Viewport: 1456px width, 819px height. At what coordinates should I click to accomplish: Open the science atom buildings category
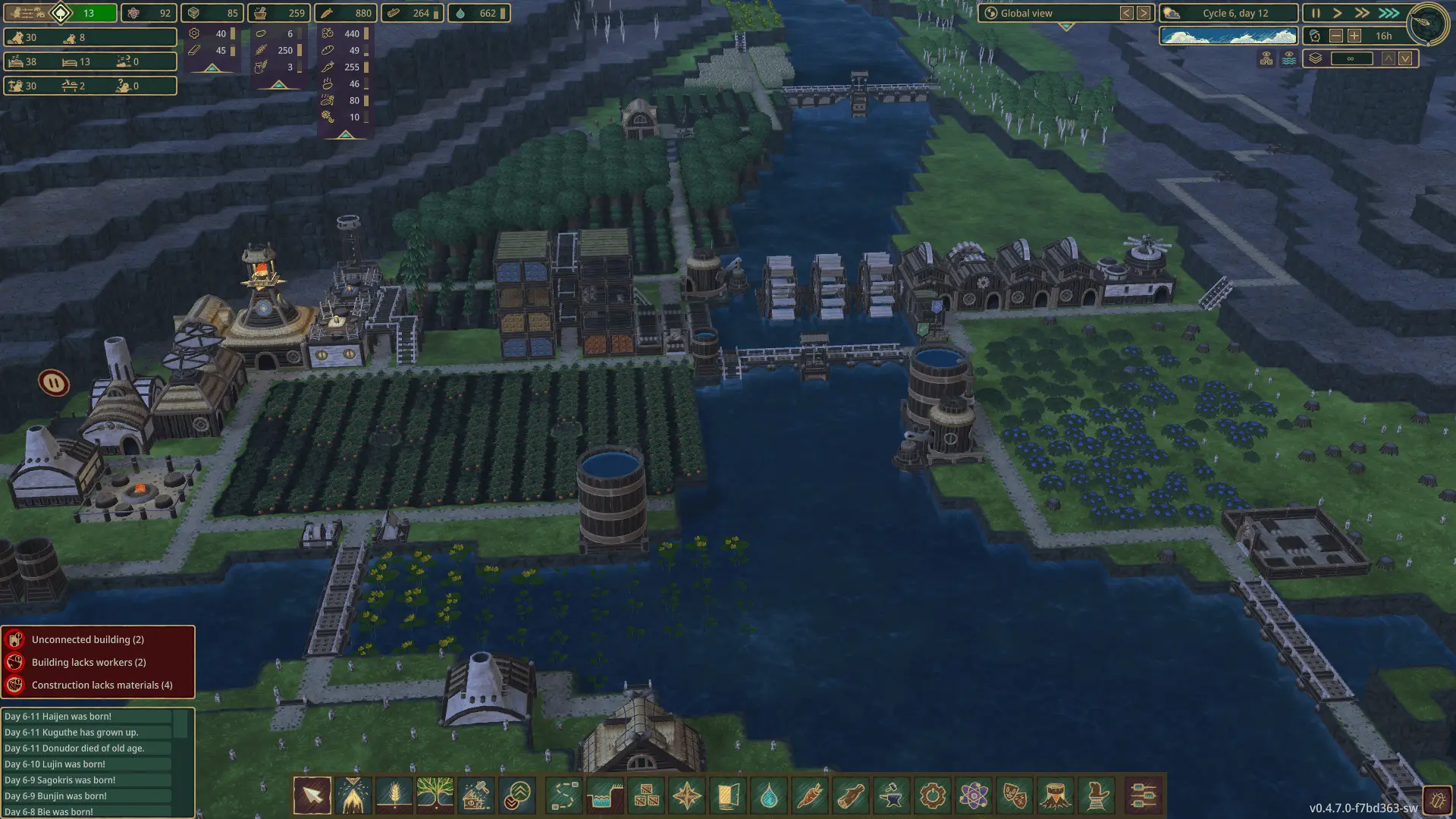(974, 795)
